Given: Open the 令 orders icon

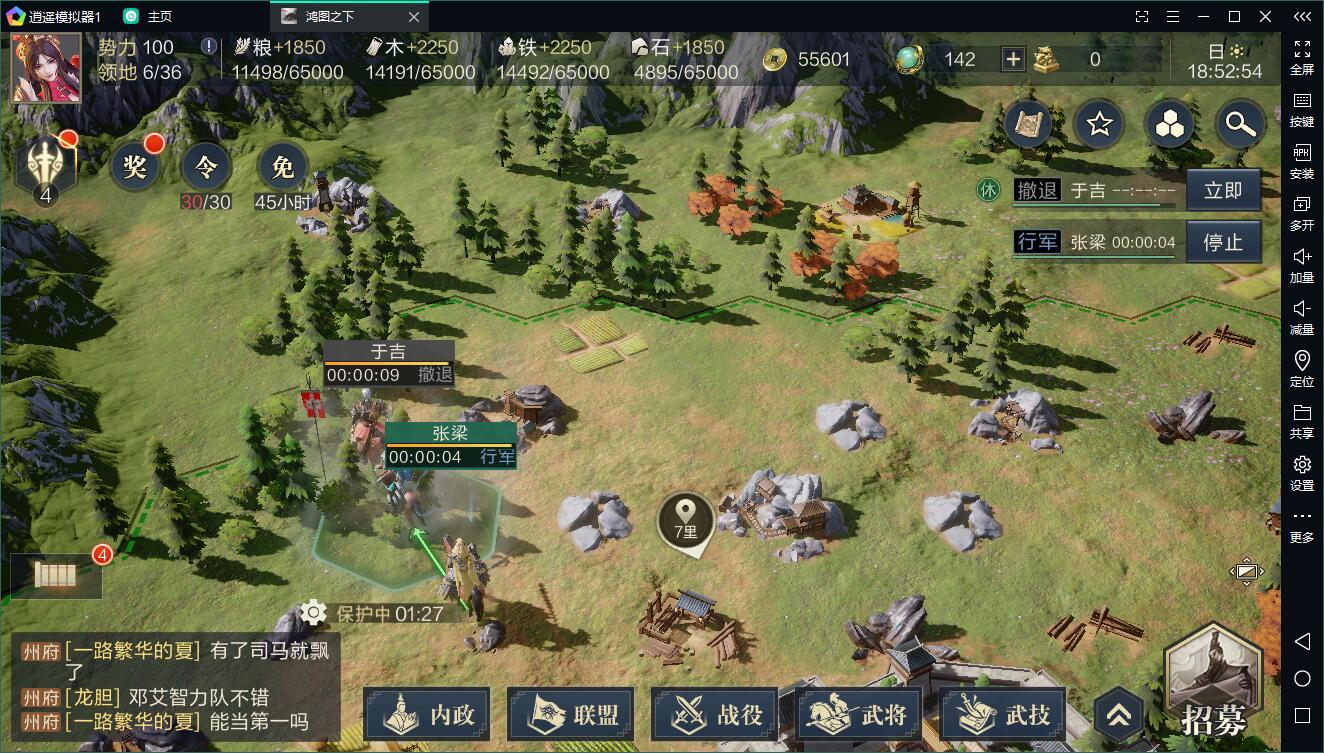Looking at the screenshot, I should tap(205, 167).
